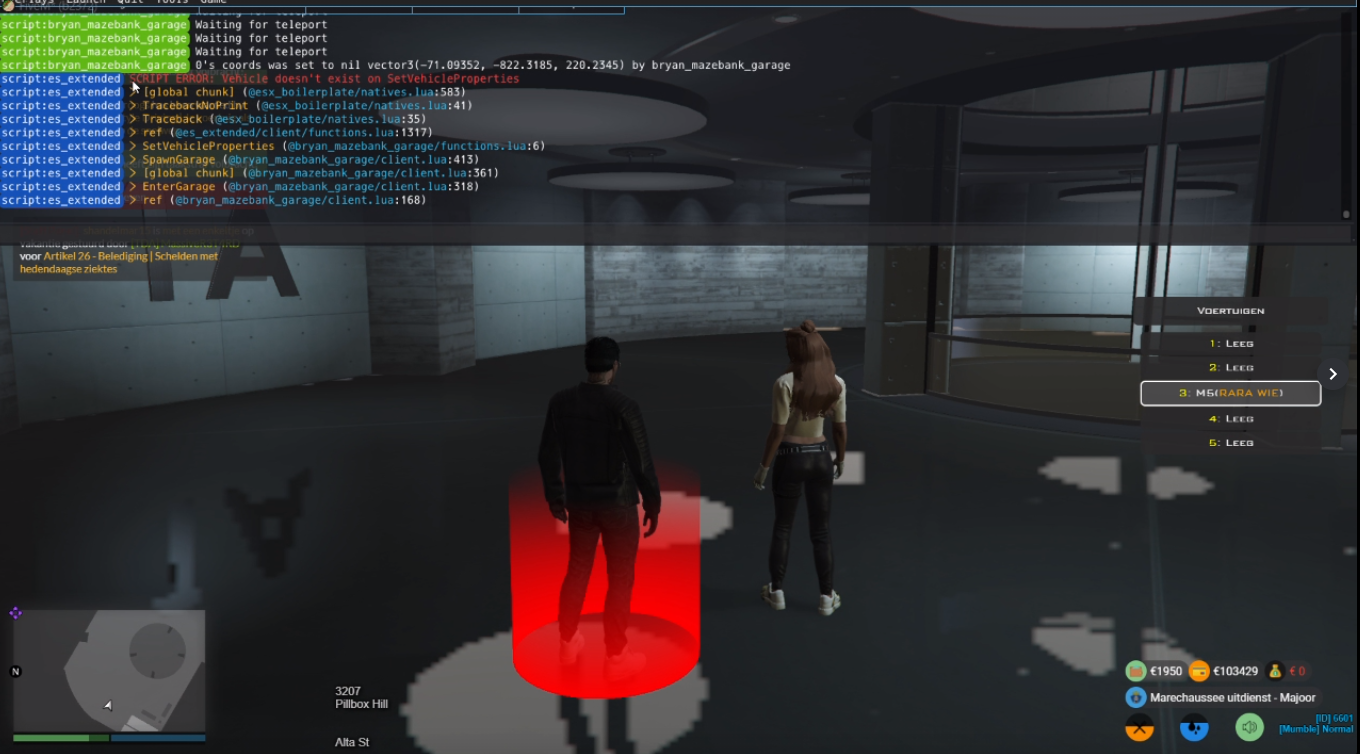Click the wallet cash icon showing €1950

coord(1135,671)
